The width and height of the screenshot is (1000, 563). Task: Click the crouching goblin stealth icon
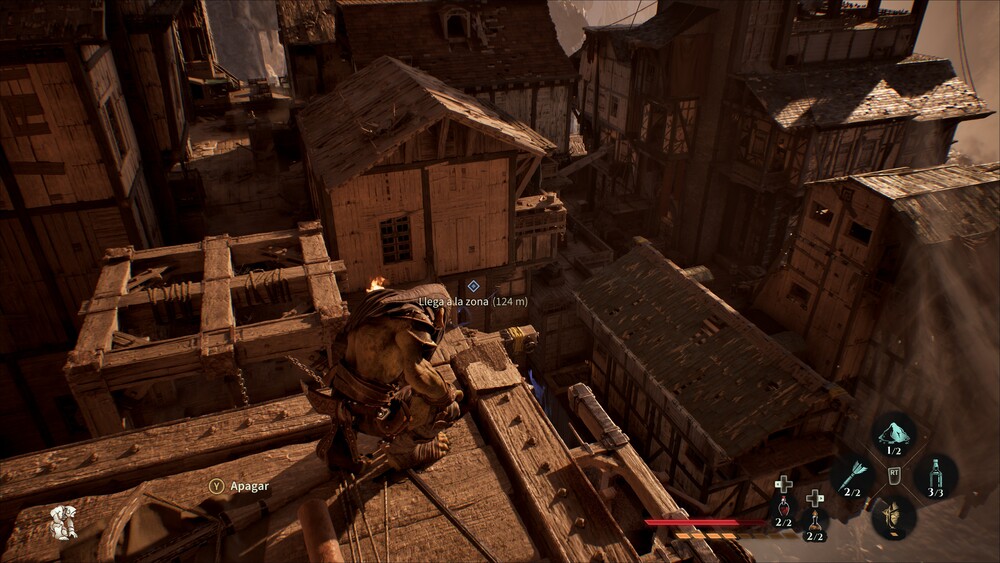(63, 523)
